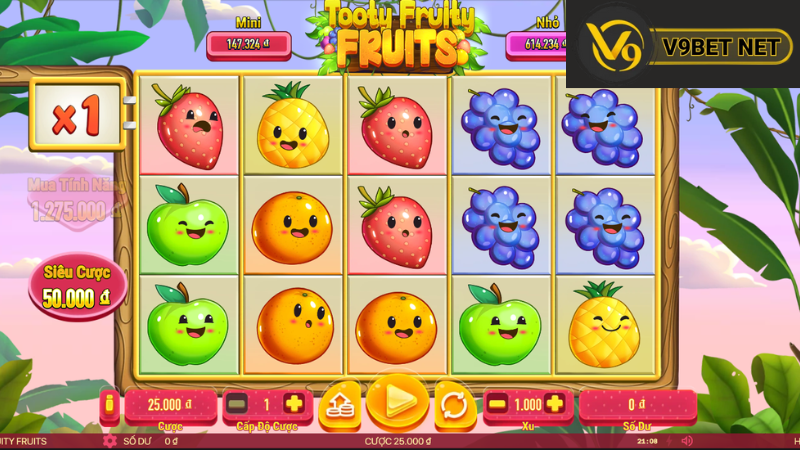Increase the bet level with plus
This screenshot has height=450, width=800.
(x=294, y=404)
